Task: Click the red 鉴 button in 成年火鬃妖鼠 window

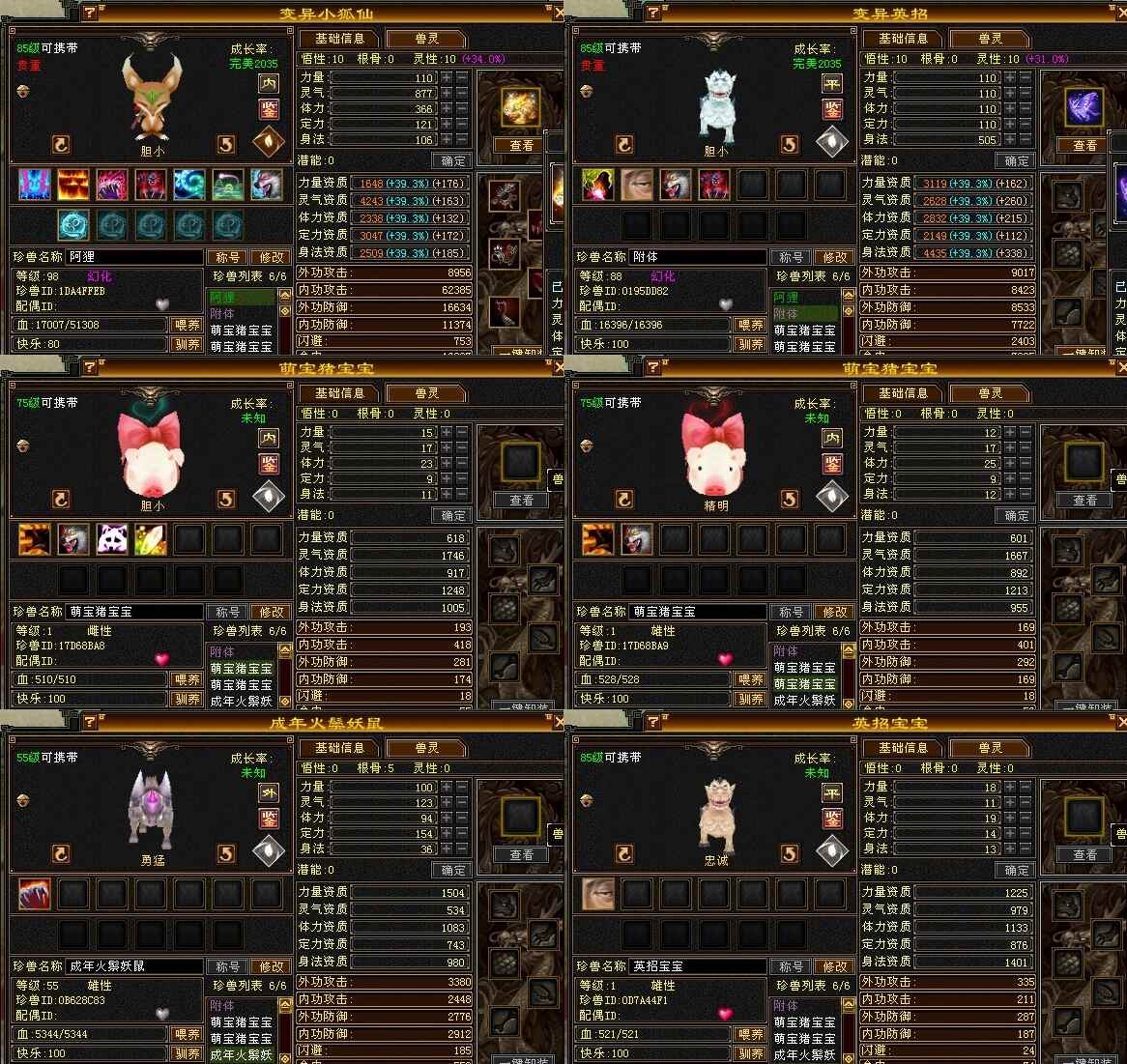Action: pyautogui.click(x=268, y=819)
